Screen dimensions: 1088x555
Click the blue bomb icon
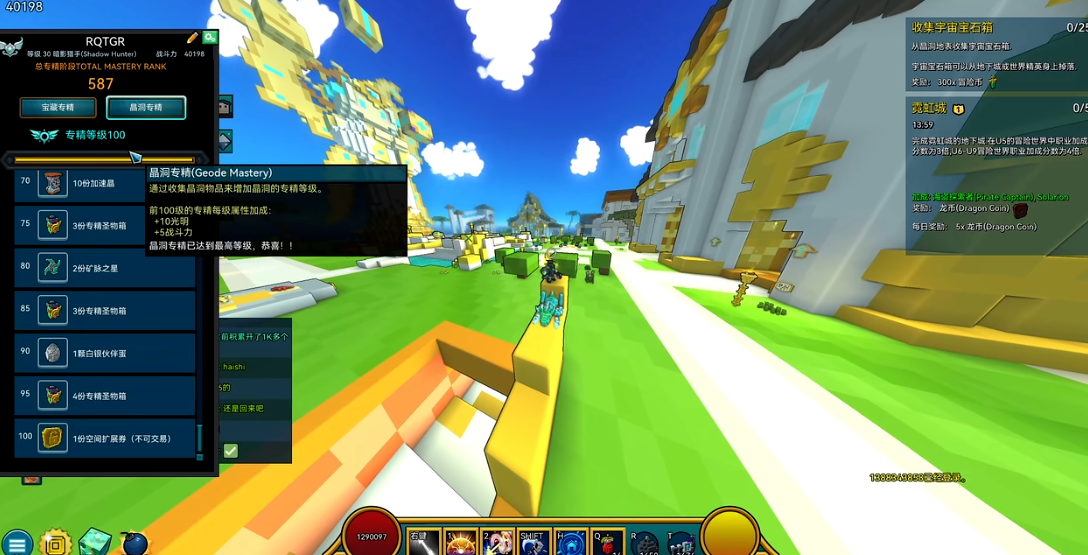[134, 543]
